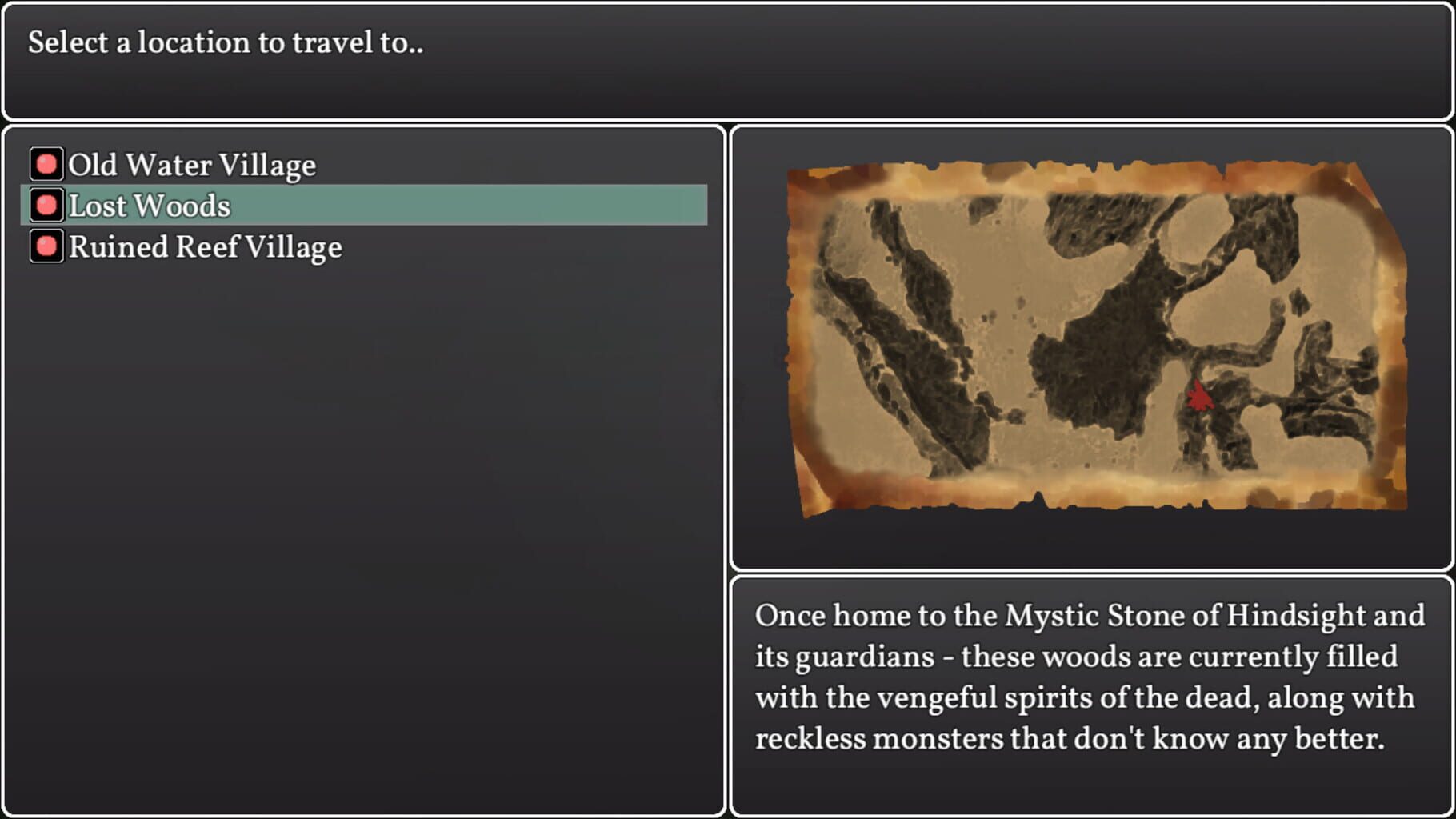This screenshot has width=1456, height=819.
Task: Select the Ruined Reef Village travel option
Action: click(204, 246)
